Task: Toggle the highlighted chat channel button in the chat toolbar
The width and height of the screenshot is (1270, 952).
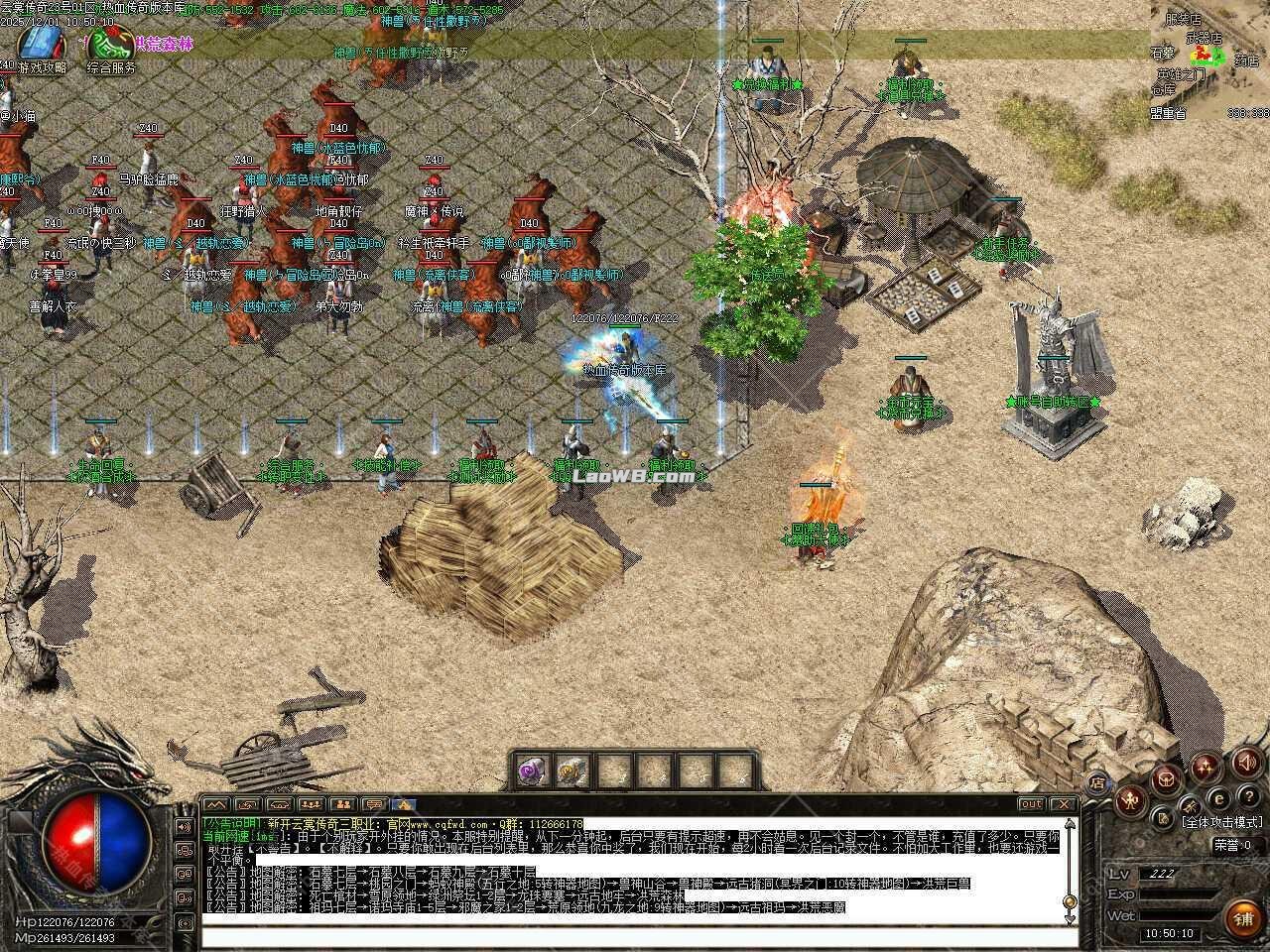Action: 404,804
